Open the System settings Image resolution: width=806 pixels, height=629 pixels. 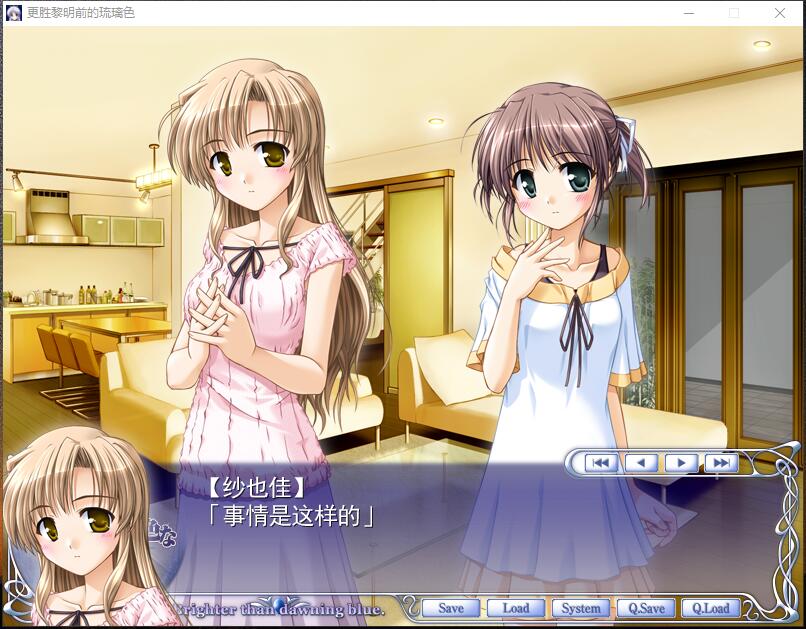coord(581,608)
